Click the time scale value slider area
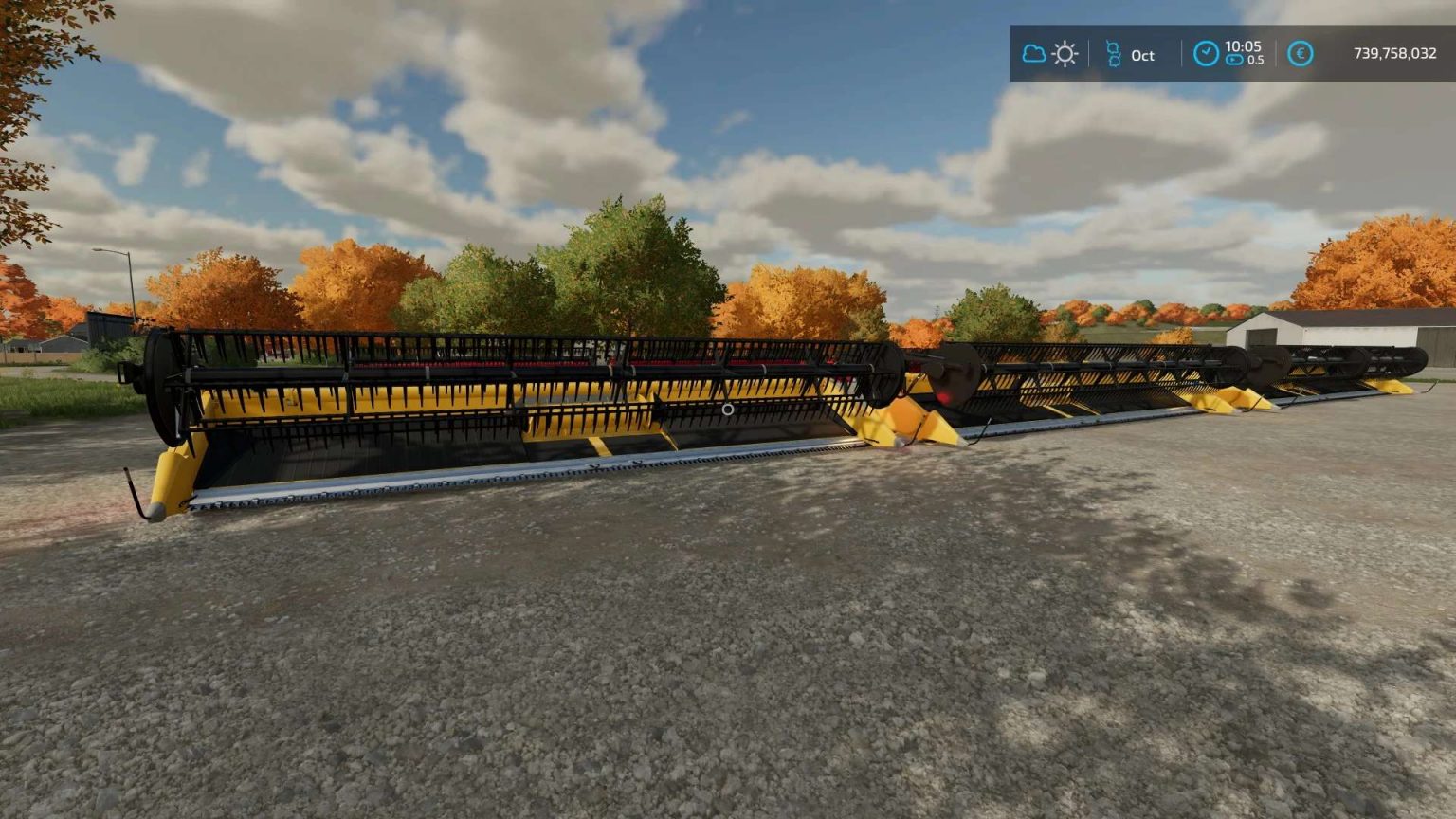1456x819 pixels. (1245, 60)
